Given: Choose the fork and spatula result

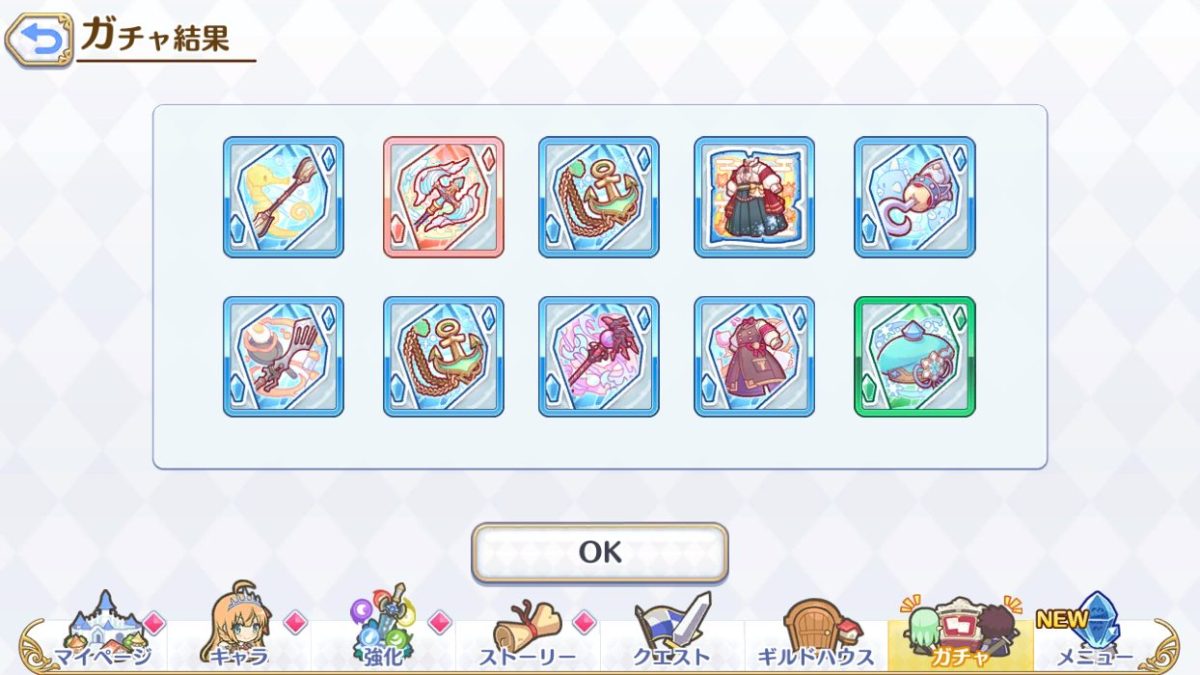Looking at the screenshot, I should pyautogui.click(x=283, y=356).
